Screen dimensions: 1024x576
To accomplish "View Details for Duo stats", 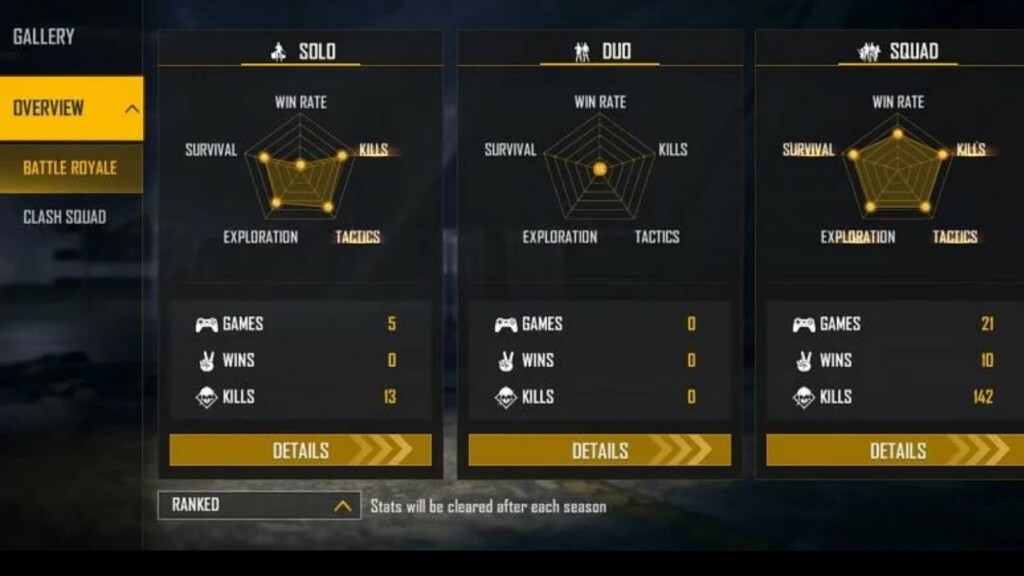I will (599, 450).
